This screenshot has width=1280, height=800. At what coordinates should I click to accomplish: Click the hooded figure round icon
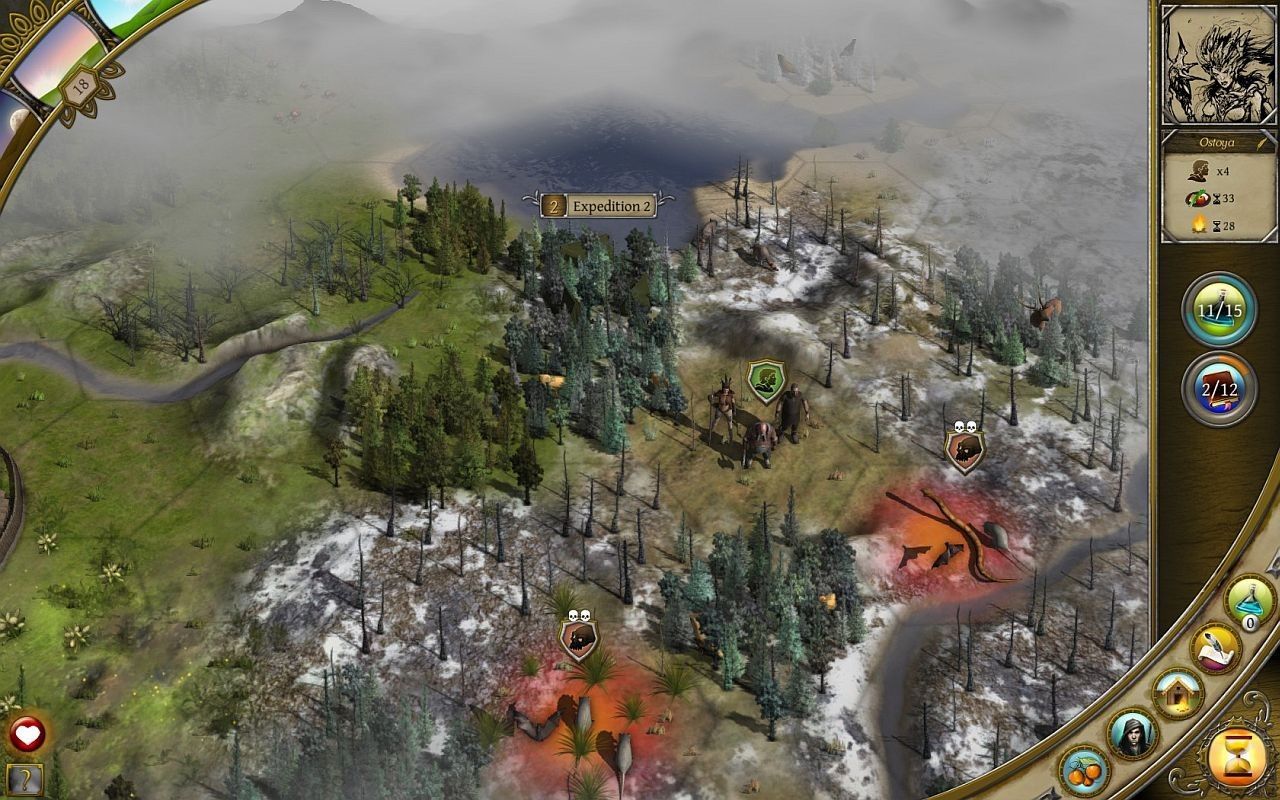click(1133, 734)
